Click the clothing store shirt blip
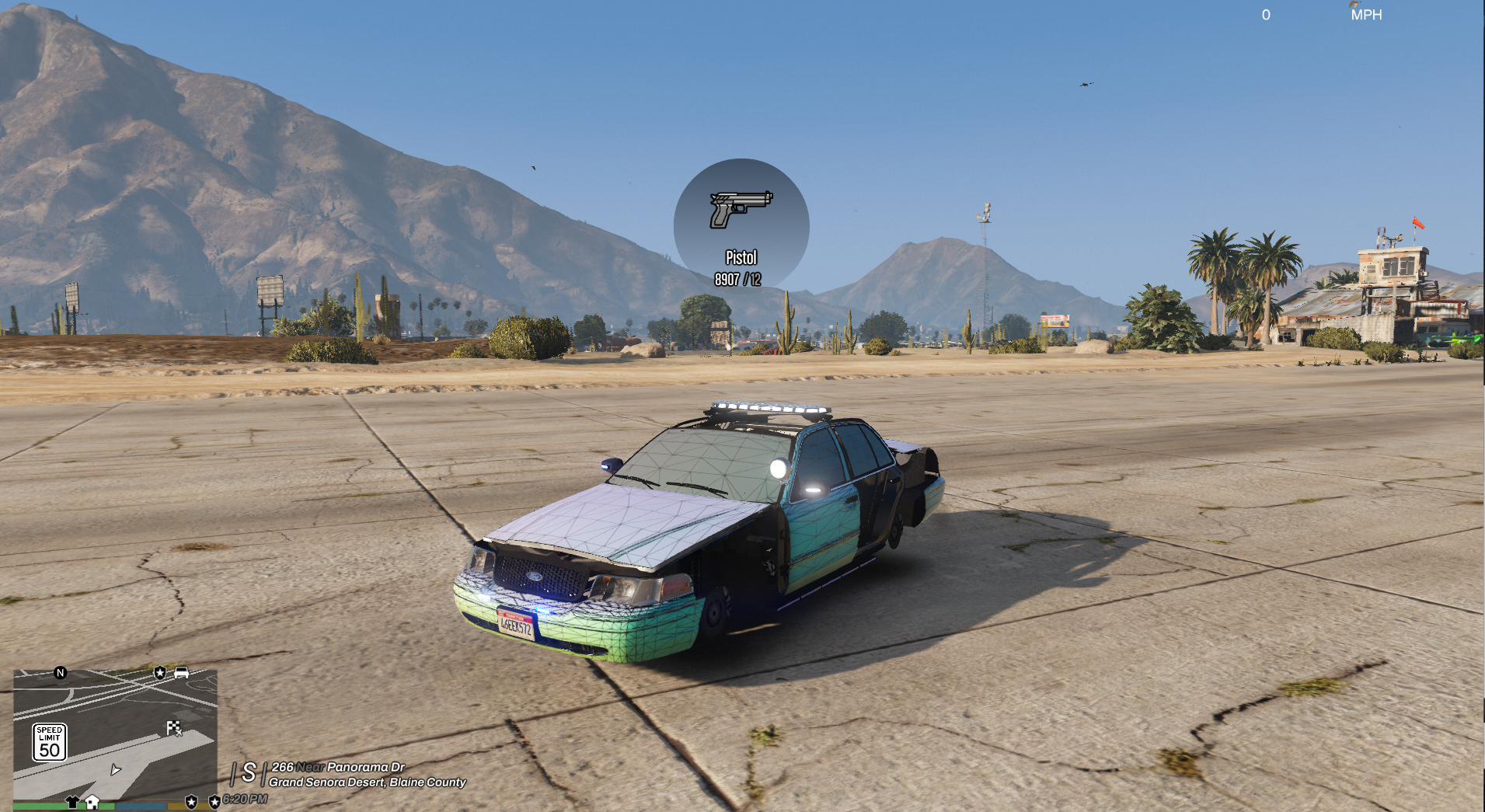 72,802
